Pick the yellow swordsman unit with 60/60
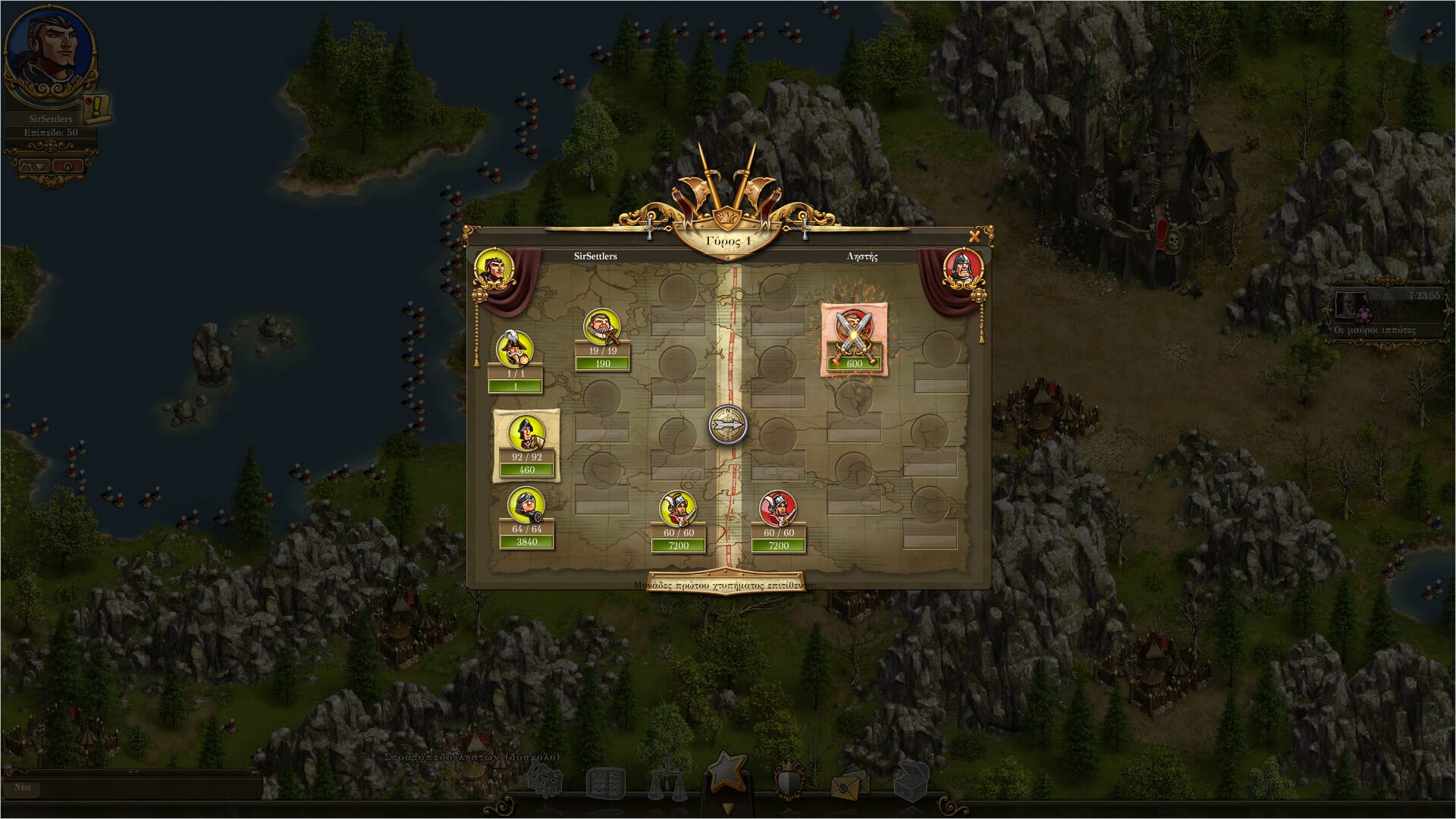Screen dimensions: 1456x819 pyautogui.click(x=678, y=509)
